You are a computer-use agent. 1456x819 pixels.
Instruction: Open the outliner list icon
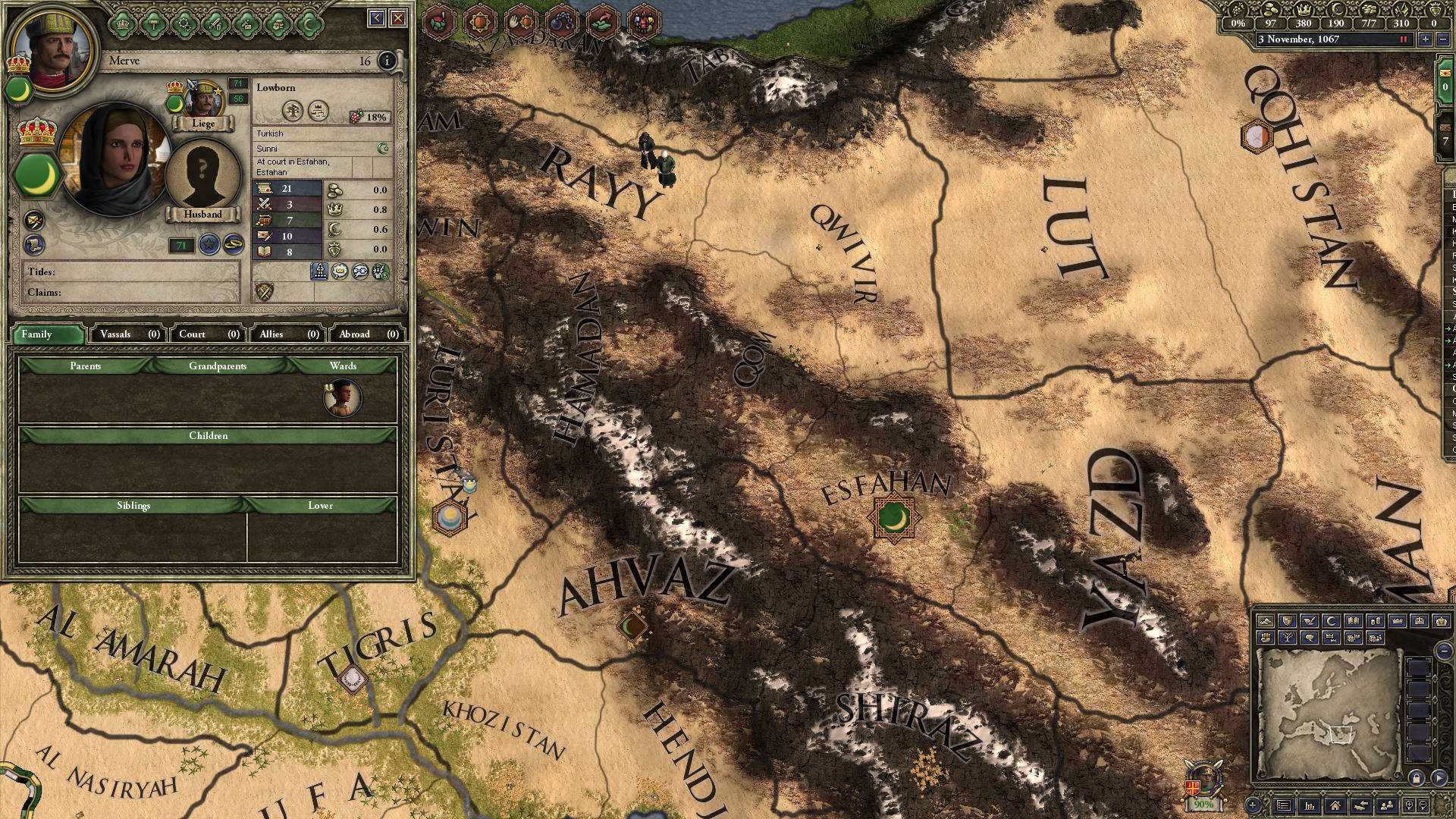1284,805
